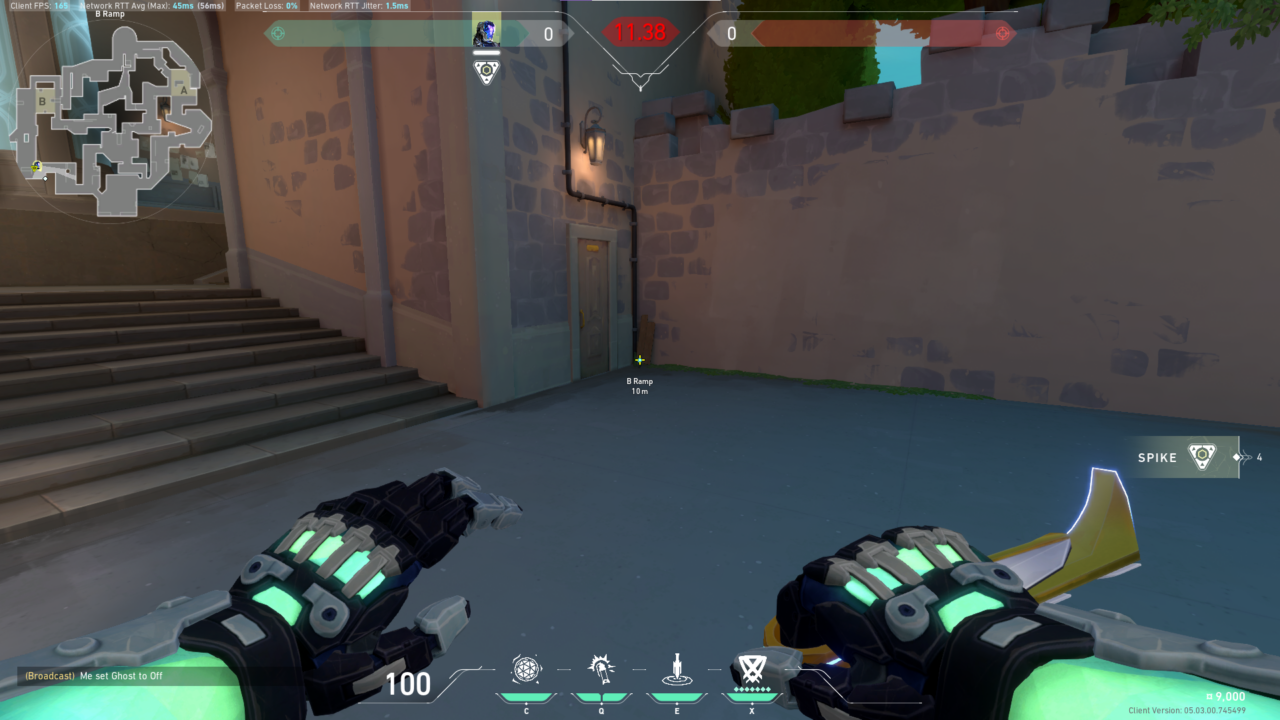Activate the FLASH/drive flashbang ability icon

602,668
